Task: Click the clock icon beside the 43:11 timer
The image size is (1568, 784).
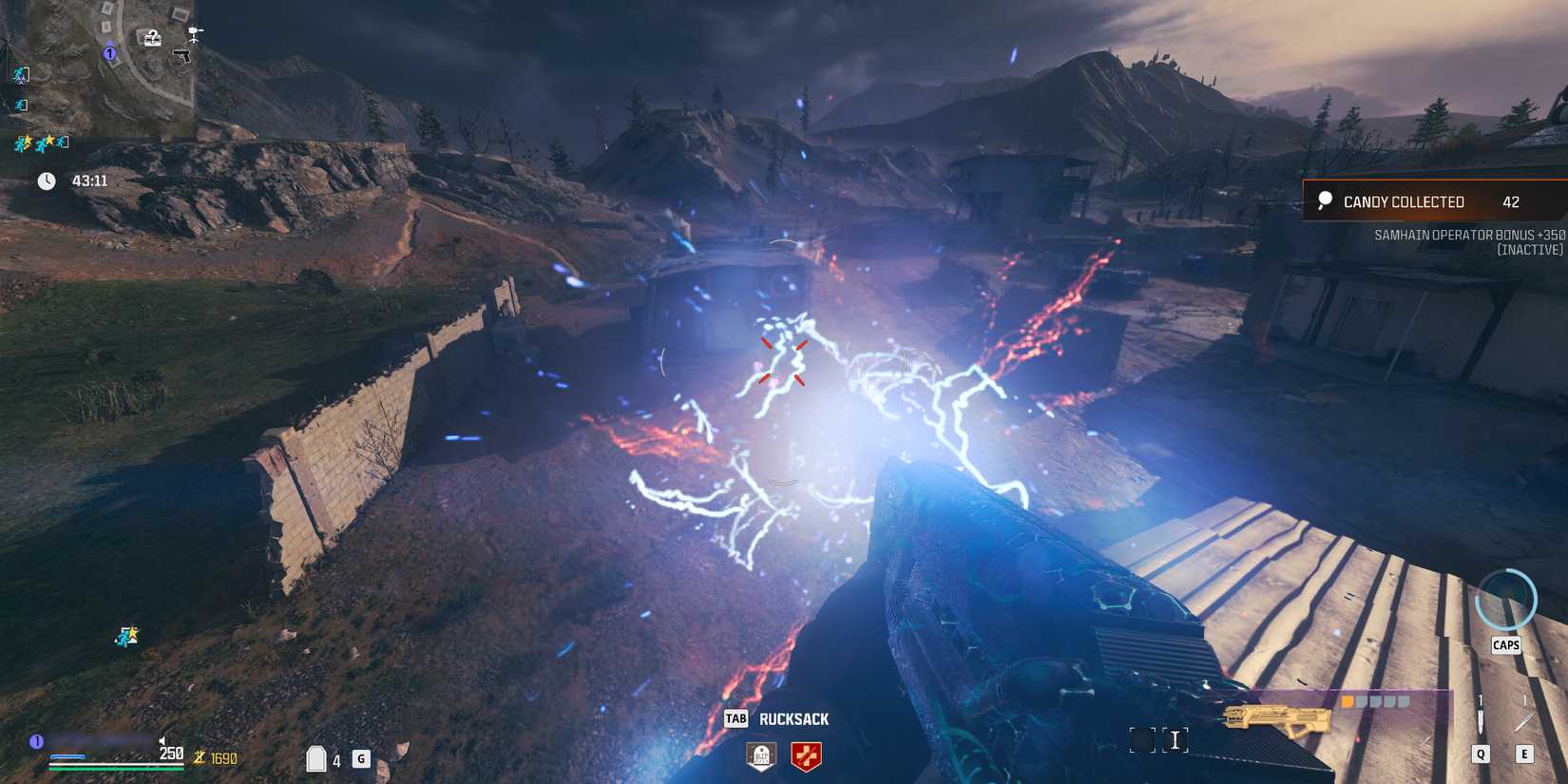Action: click(48, 180)
